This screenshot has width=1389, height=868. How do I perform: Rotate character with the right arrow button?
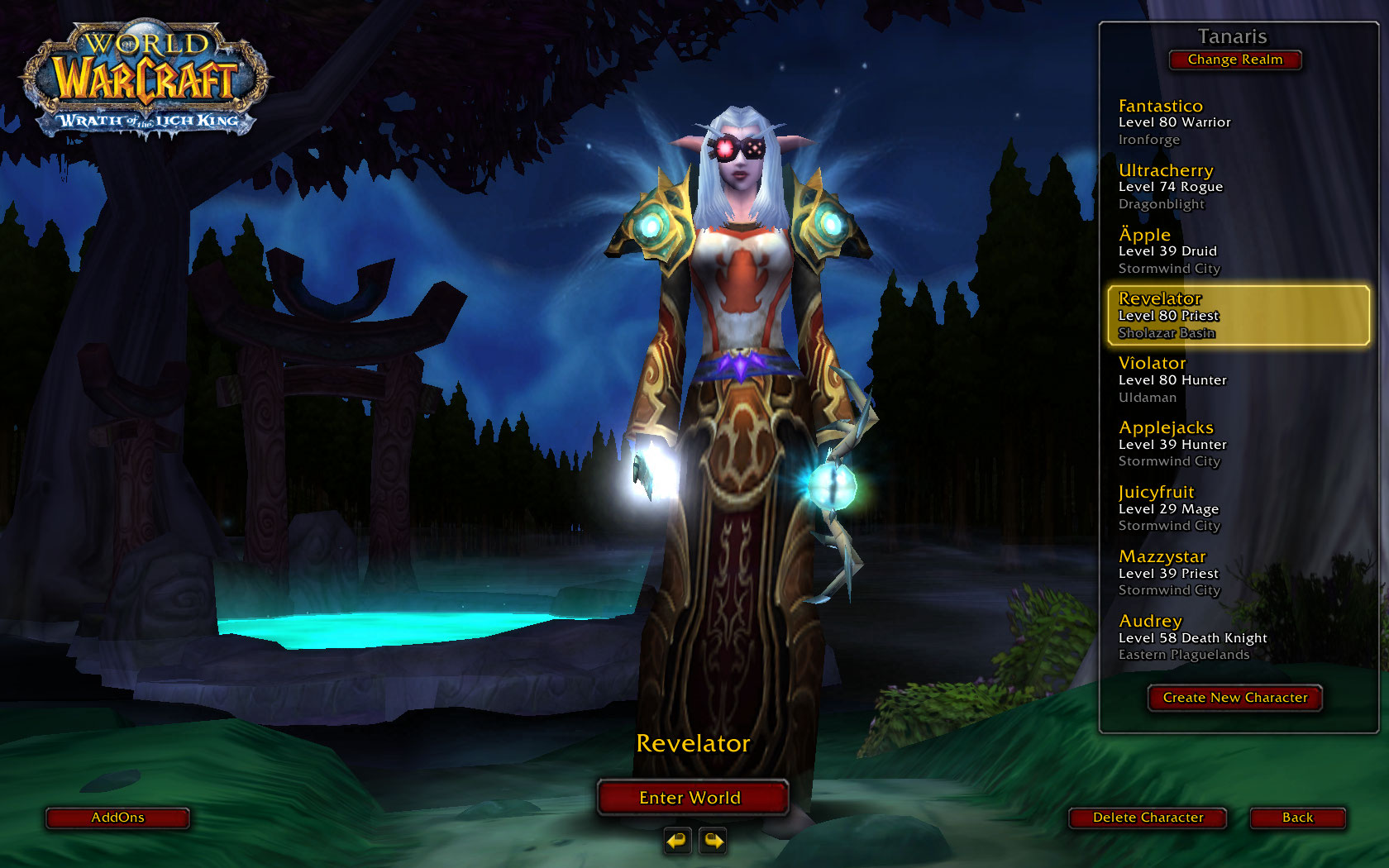click(x=713, y=841)
